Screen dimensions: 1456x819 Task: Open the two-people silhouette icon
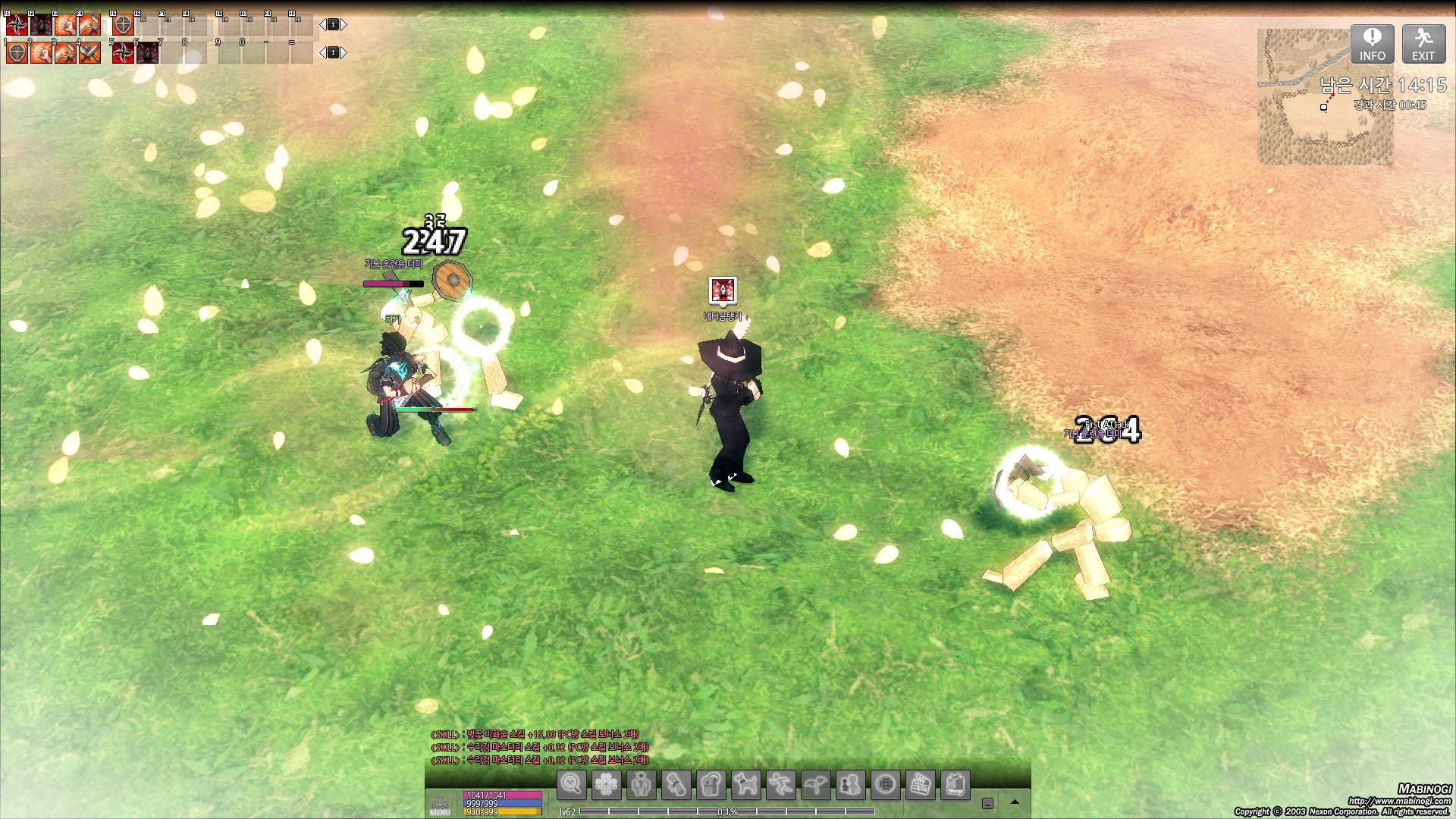(x=850, y=785)
